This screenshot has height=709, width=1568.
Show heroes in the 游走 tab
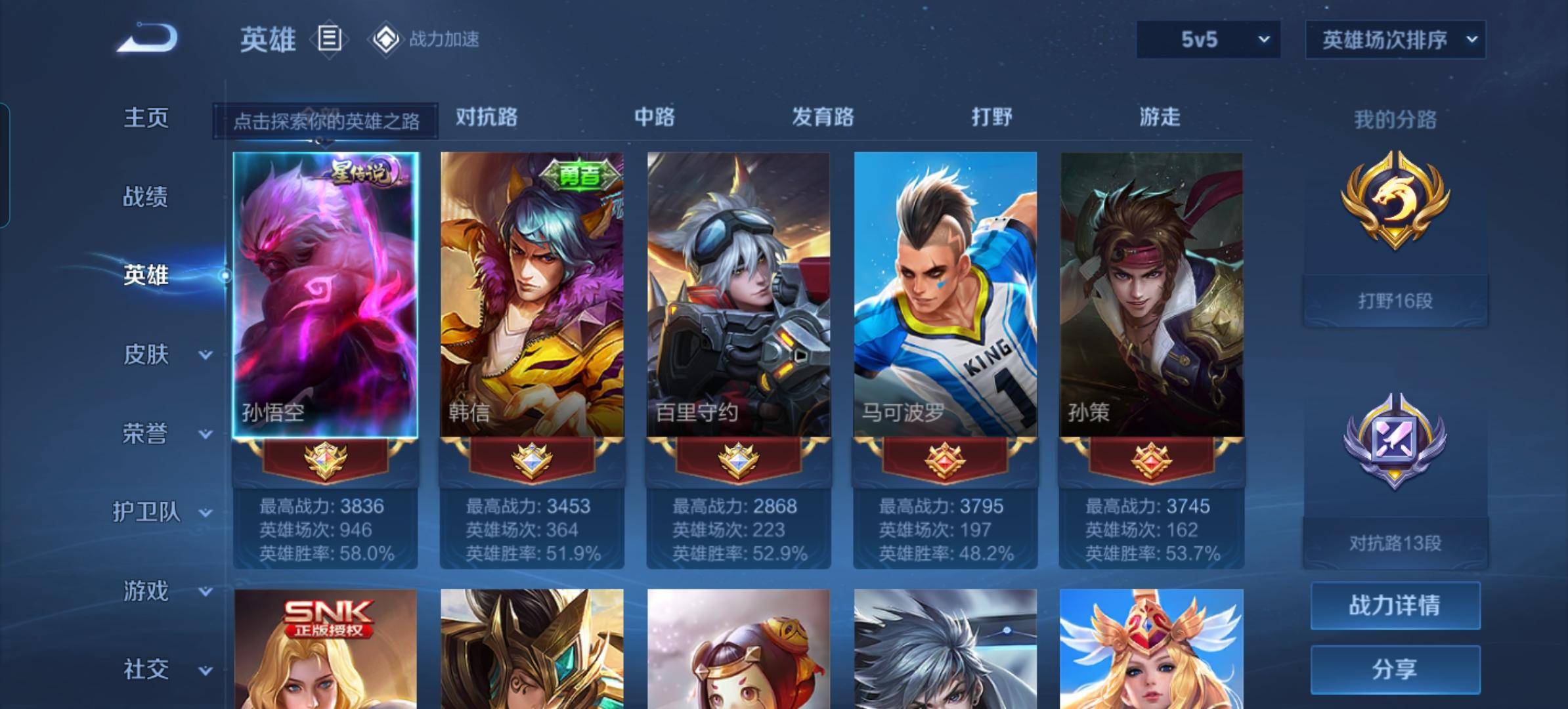(1160, 117)
